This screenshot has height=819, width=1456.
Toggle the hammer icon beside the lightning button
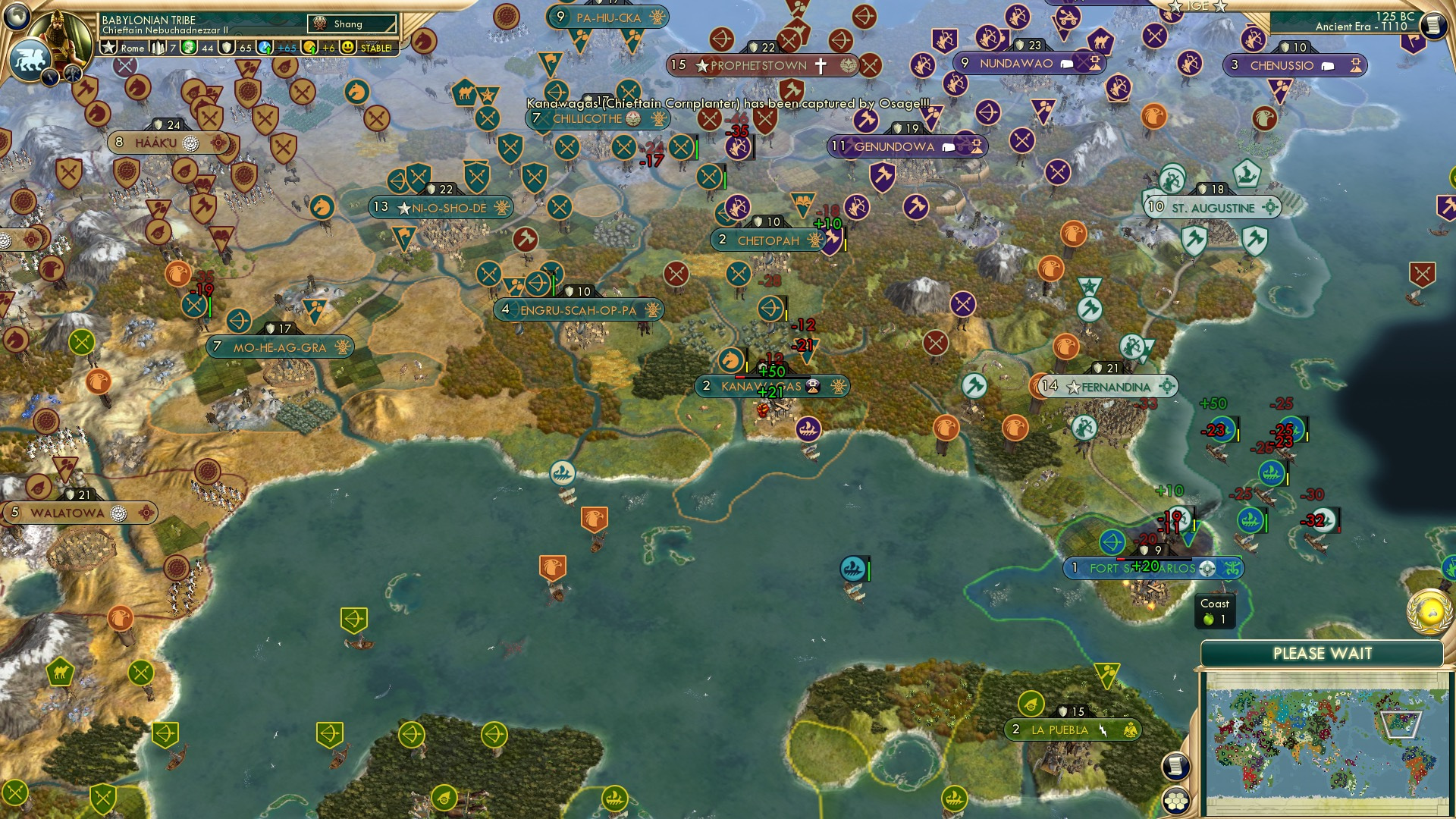pos(73,72)
